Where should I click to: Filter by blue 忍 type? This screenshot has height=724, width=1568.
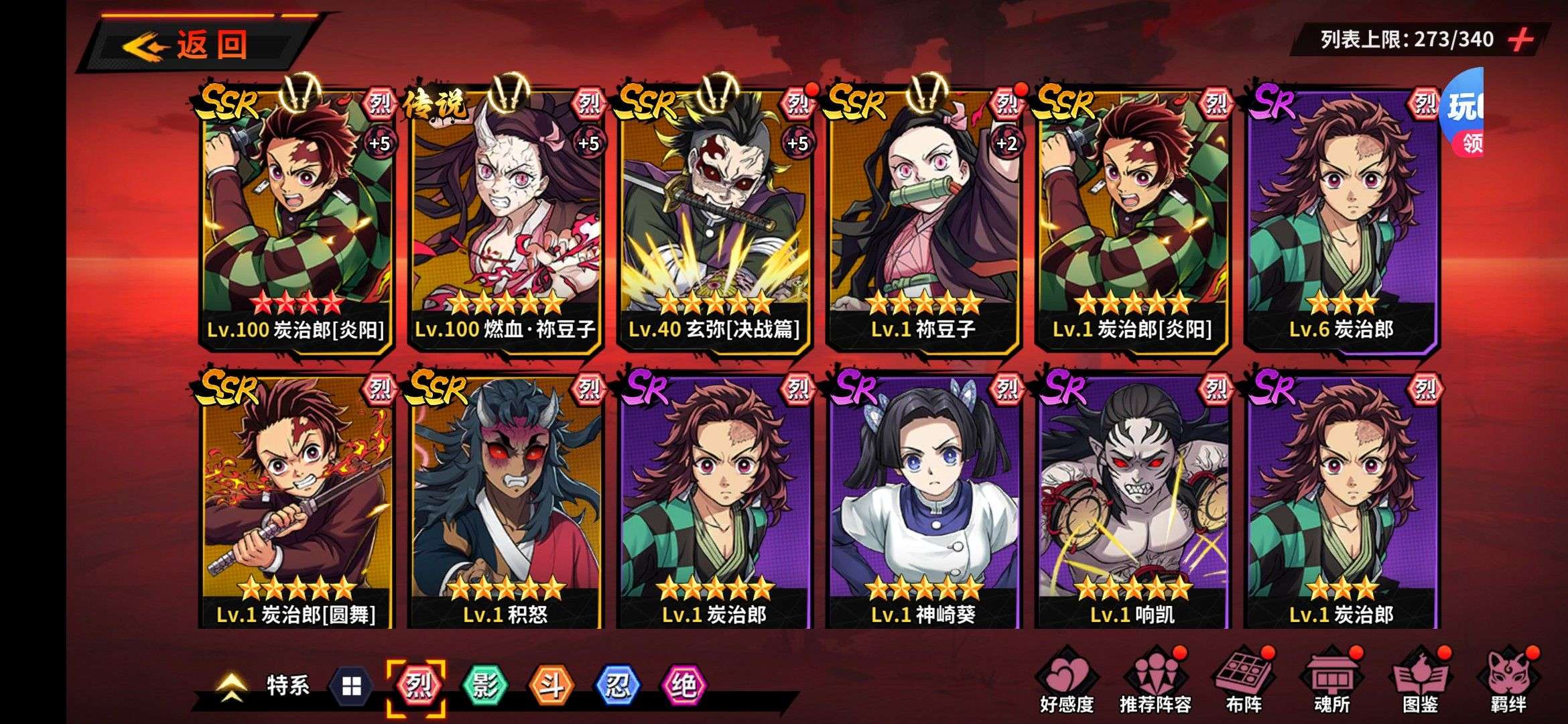617,685
